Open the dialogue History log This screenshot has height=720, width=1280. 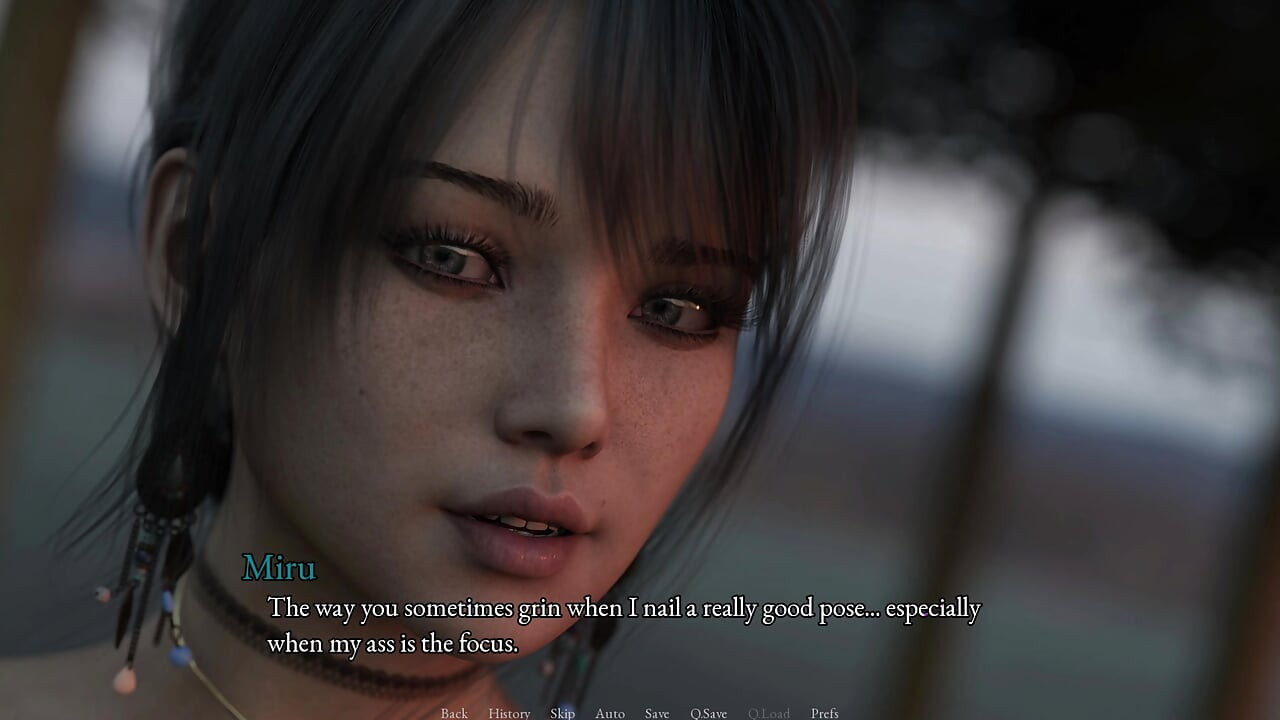509,713
